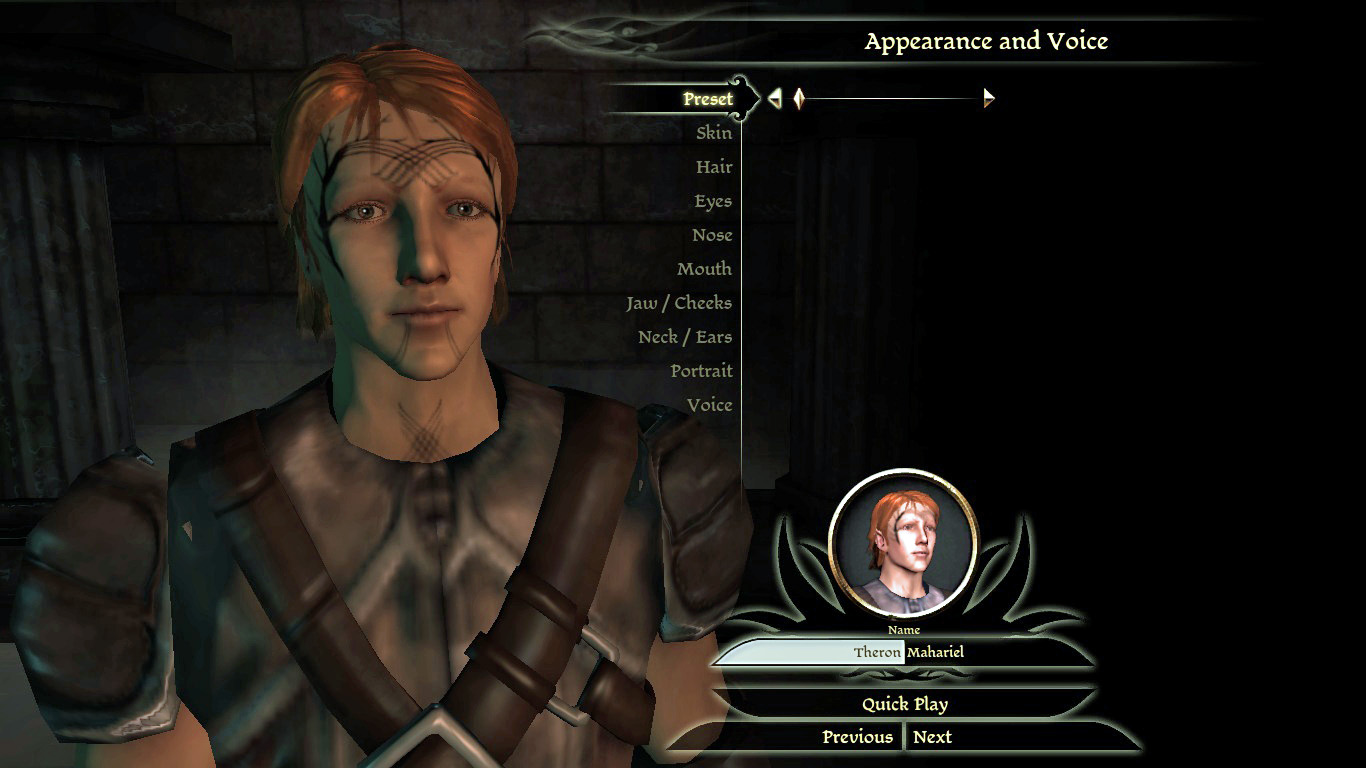This screenshot has height=768, width=1366.
Task: Go to the Mouth customization category
Action: tap(703, 269)
